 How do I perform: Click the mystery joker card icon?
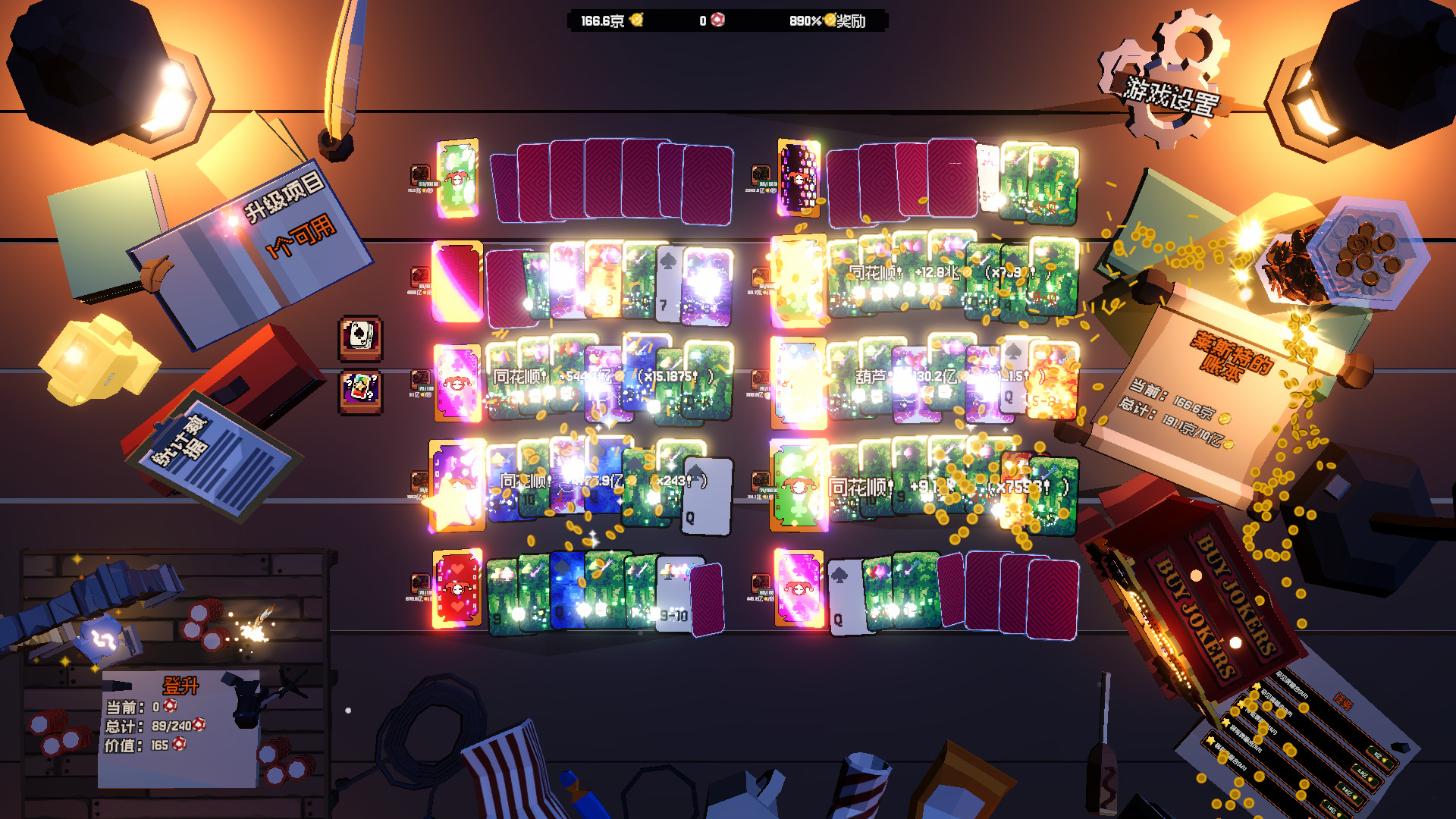(360, 391)
